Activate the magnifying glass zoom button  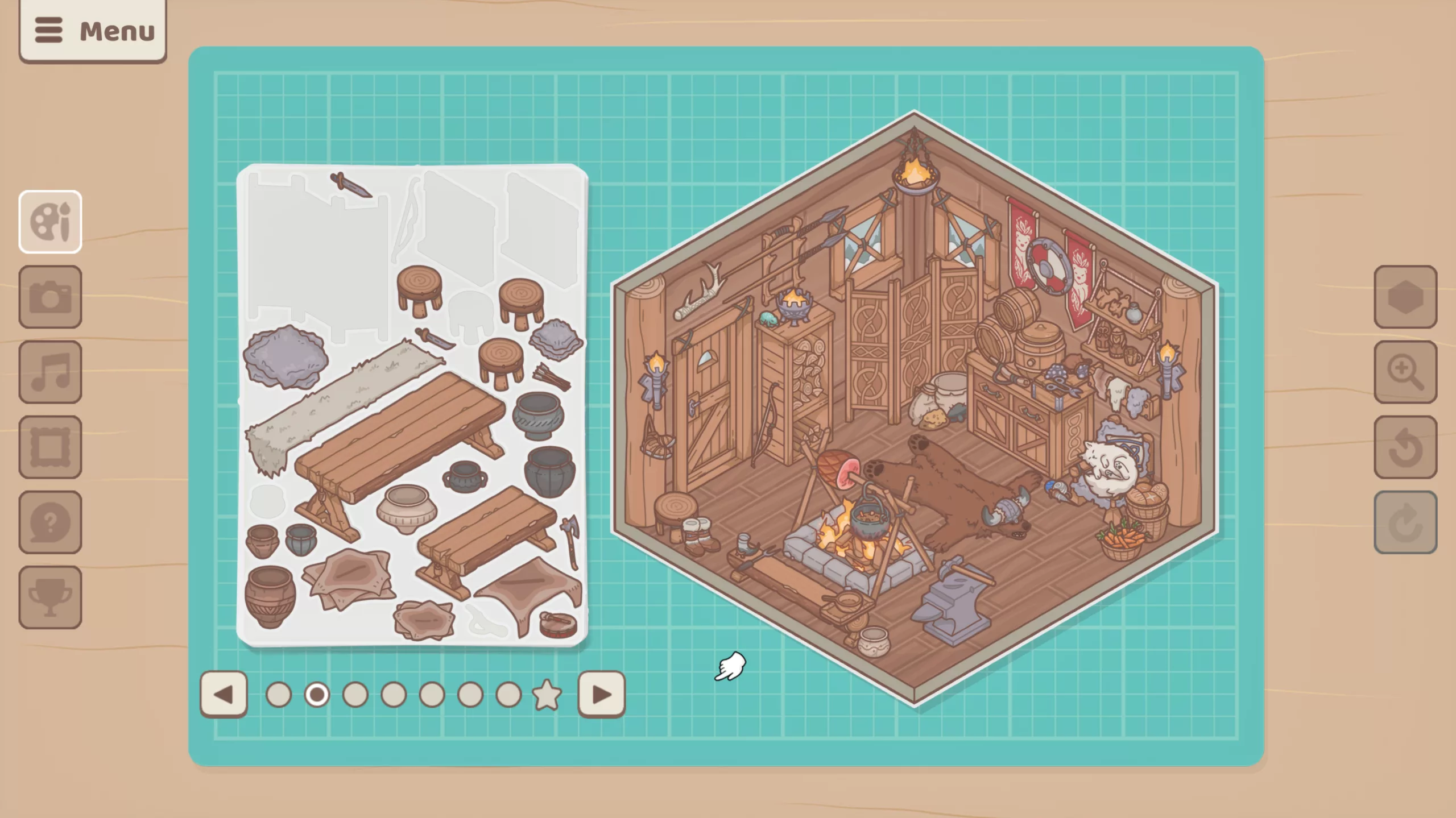coord(1405,372)
